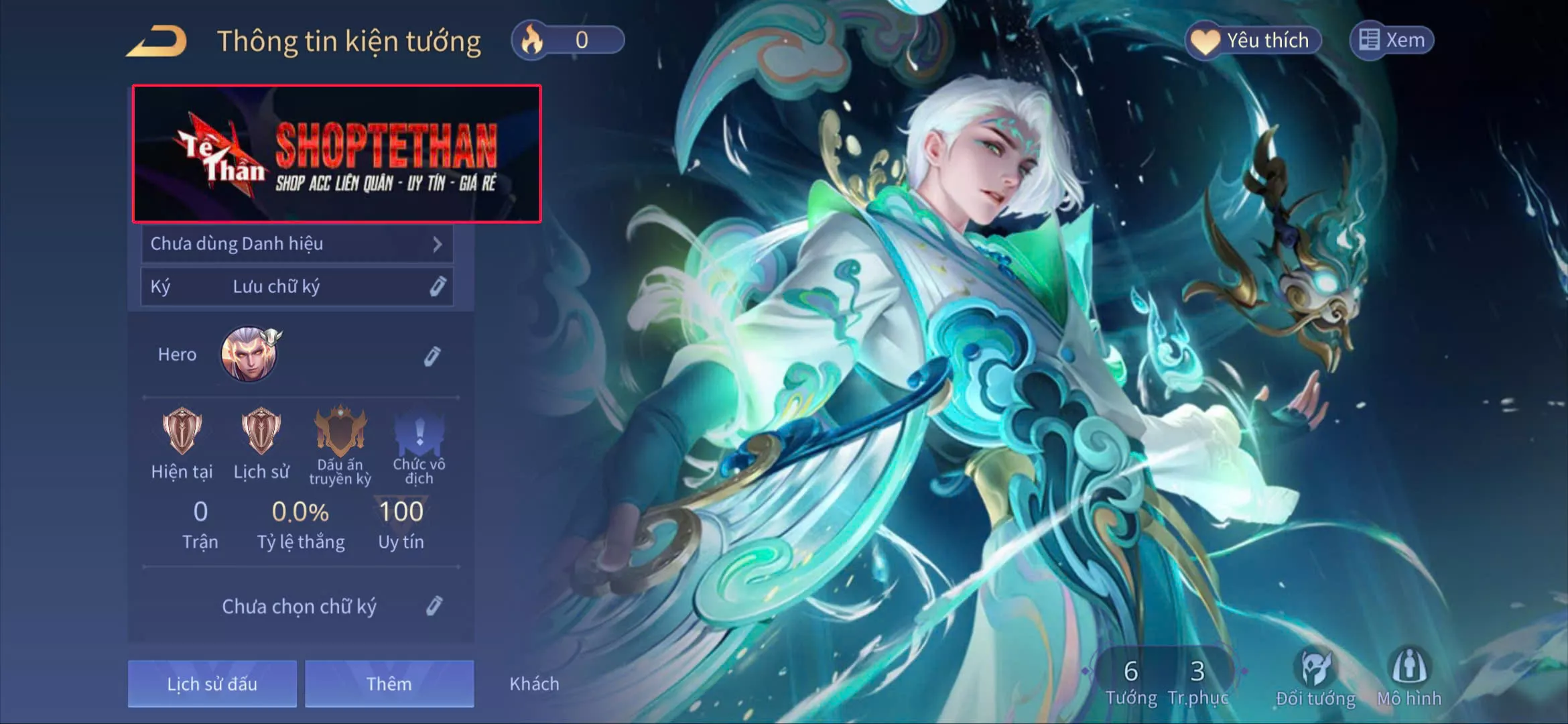The width and height of the screenshot is (1568, 724).
Task: Switch to the Khách tab
Action: pos(534,684)
